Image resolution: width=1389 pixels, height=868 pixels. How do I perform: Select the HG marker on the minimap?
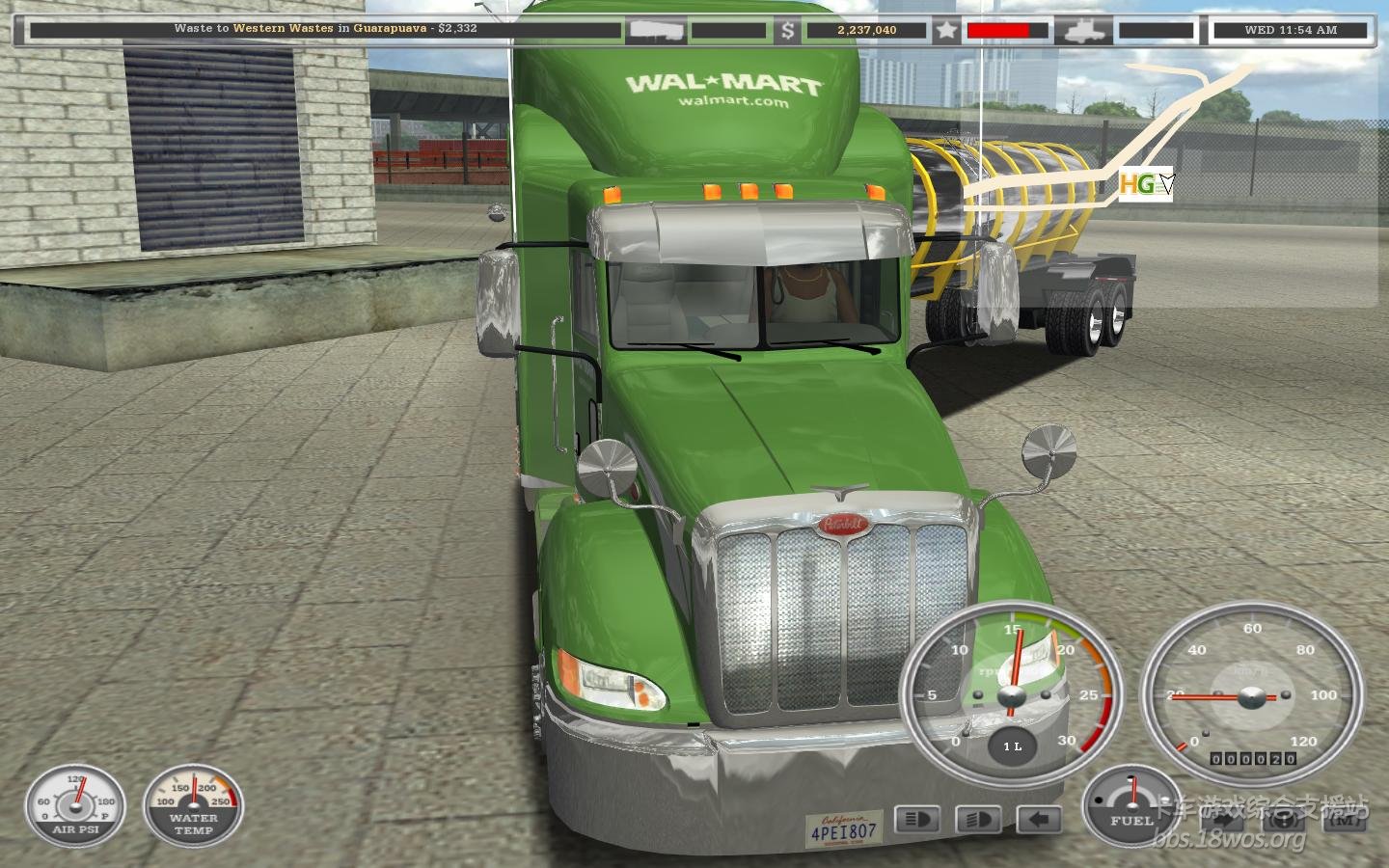pyautogui.click(x=1138, y=183)
